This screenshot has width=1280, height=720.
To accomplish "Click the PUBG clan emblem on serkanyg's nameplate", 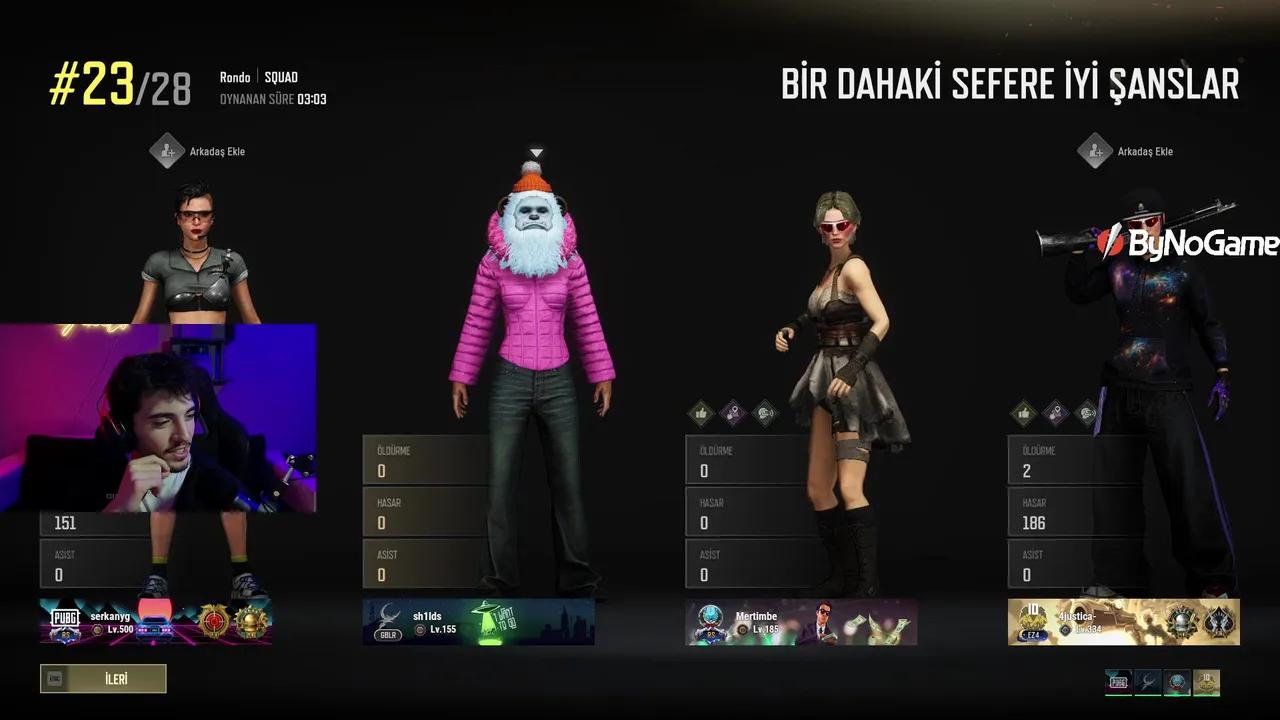I will (66, 620).
